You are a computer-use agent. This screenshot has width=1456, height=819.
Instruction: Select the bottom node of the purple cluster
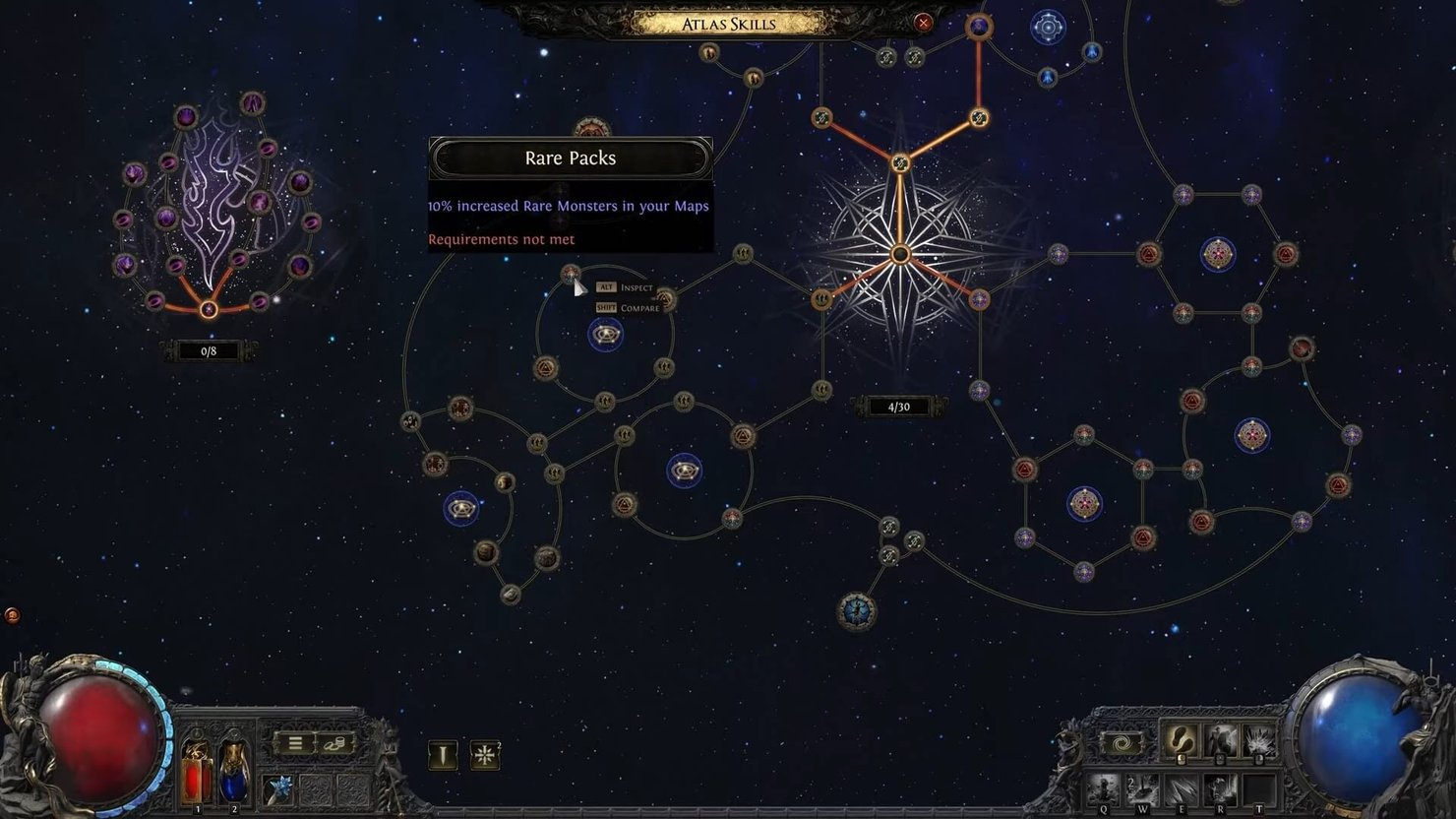(209, 310)
